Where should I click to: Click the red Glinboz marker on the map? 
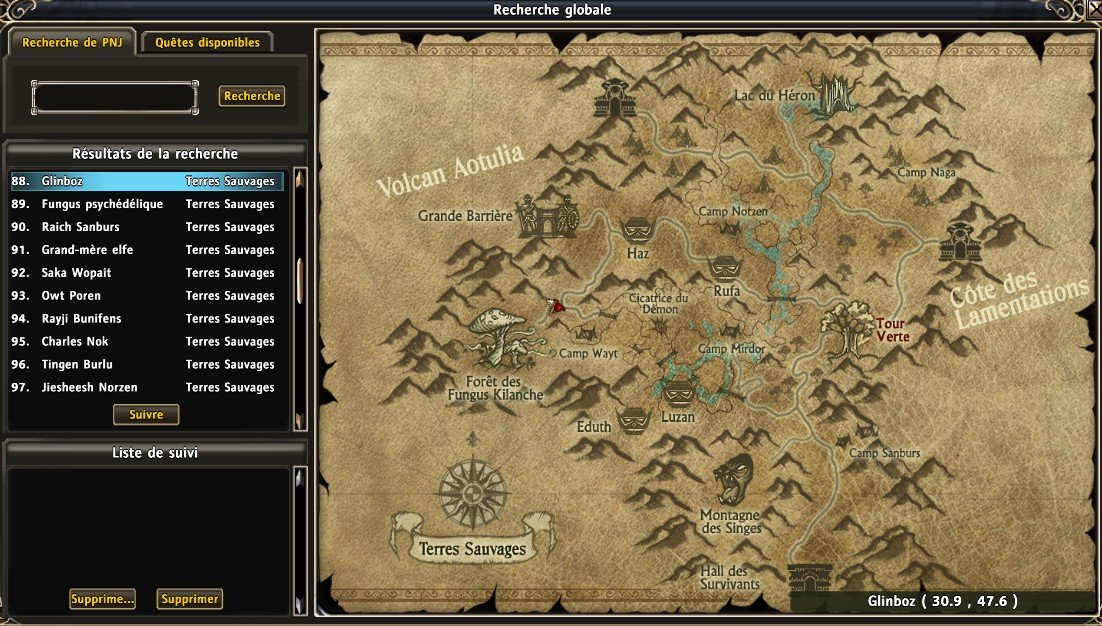coord(555,307)
